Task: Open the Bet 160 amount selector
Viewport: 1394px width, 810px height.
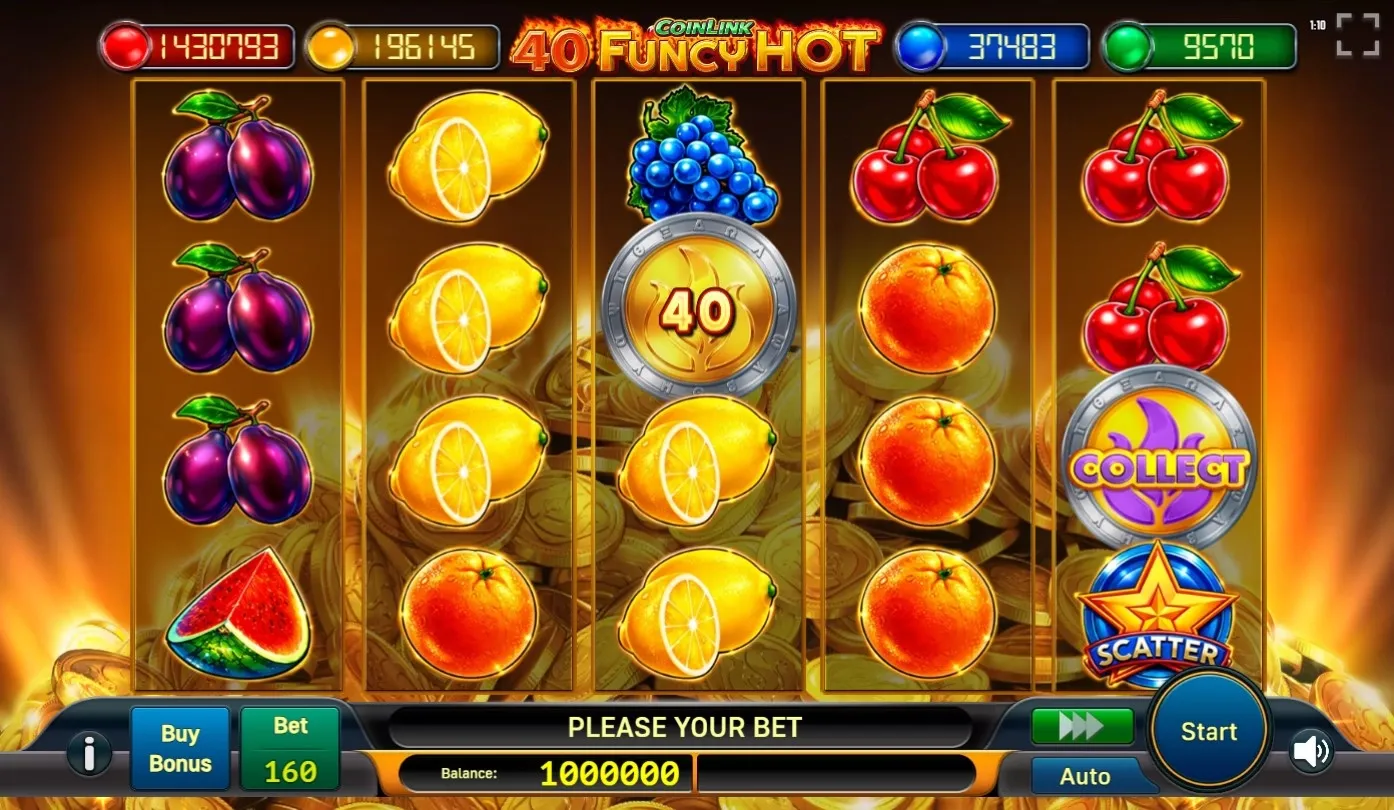Action: (x=289, y=747)
